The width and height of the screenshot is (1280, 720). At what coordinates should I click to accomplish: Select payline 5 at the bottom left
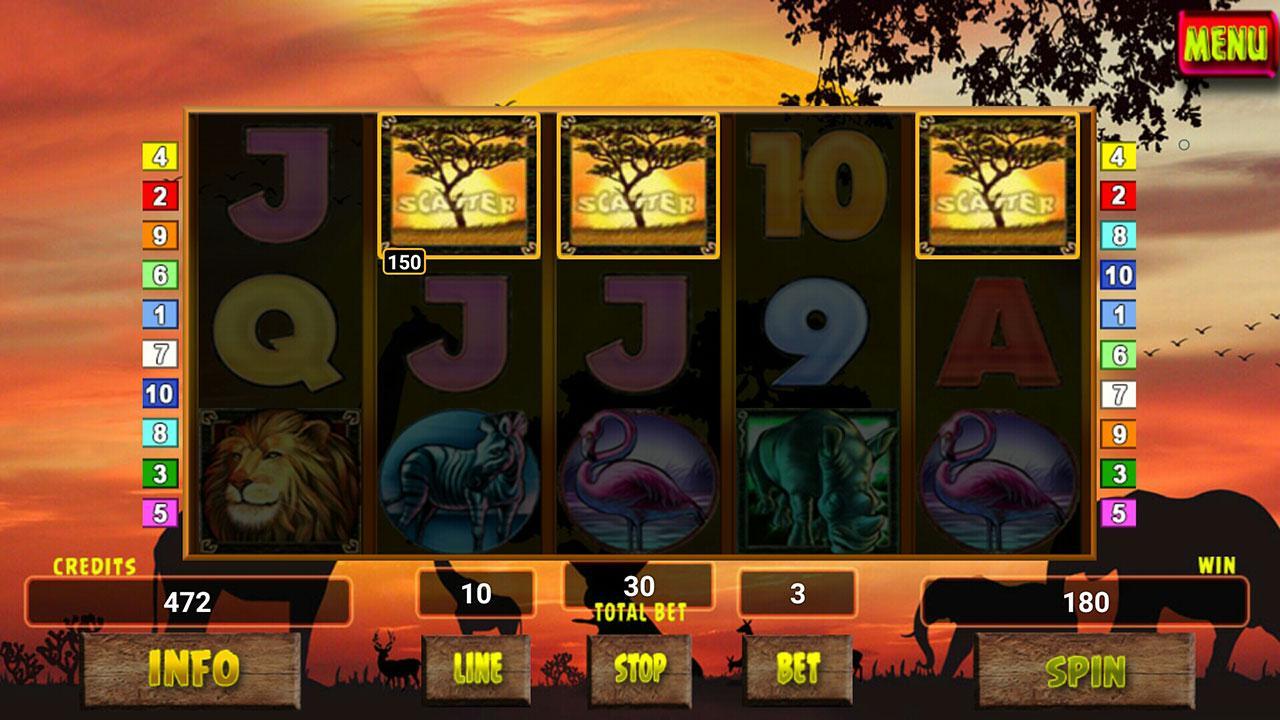(x=163, y=511)
